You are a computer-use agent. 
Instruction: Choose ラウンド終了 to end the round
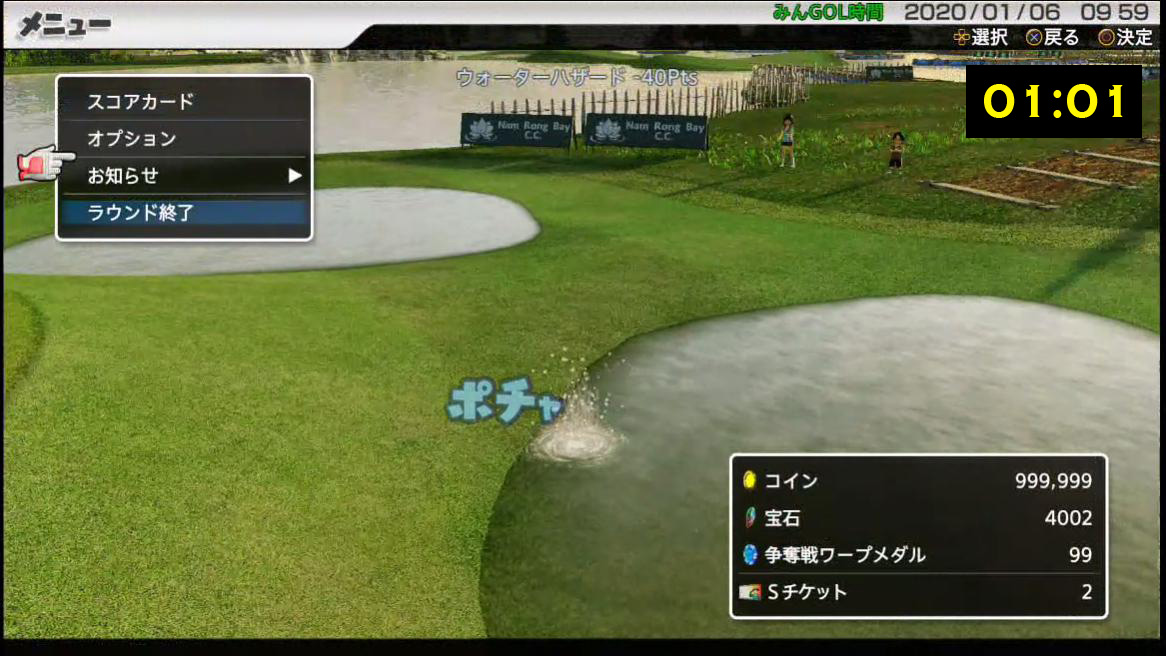(183, 212)
